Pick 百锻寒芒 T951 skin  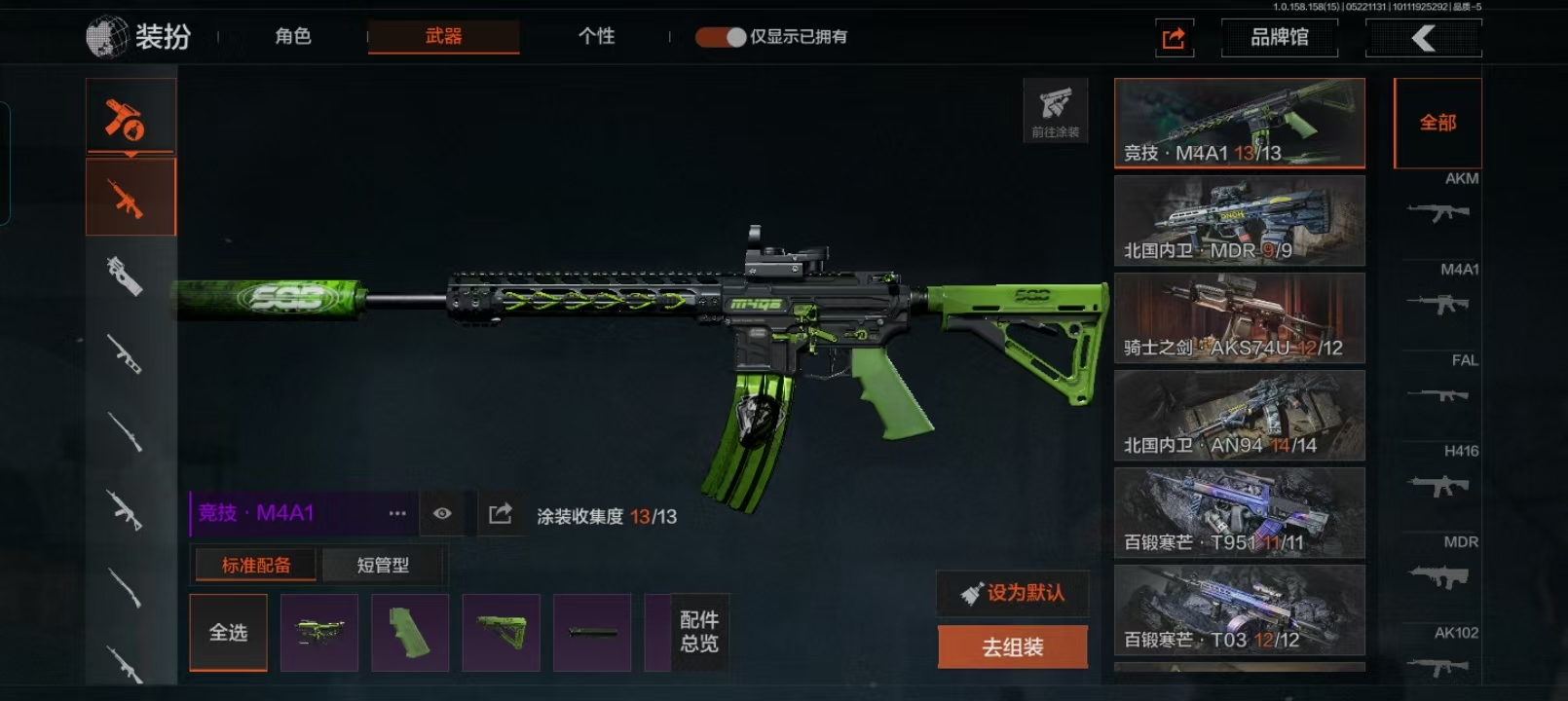pyautogui.click(x=1239, y=513)
